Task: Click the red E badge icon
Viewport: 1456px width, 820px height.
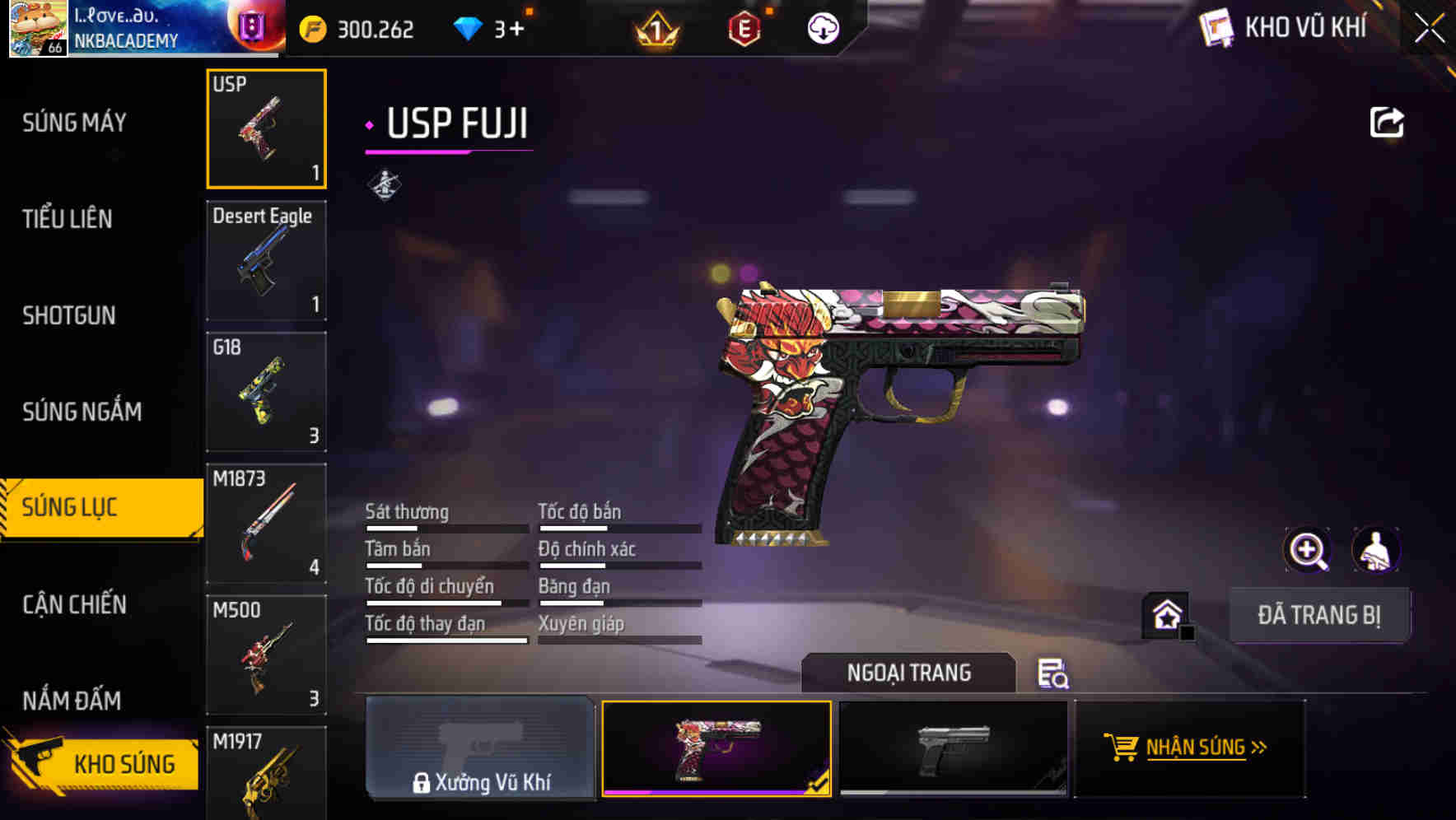Action: (743, 28)
